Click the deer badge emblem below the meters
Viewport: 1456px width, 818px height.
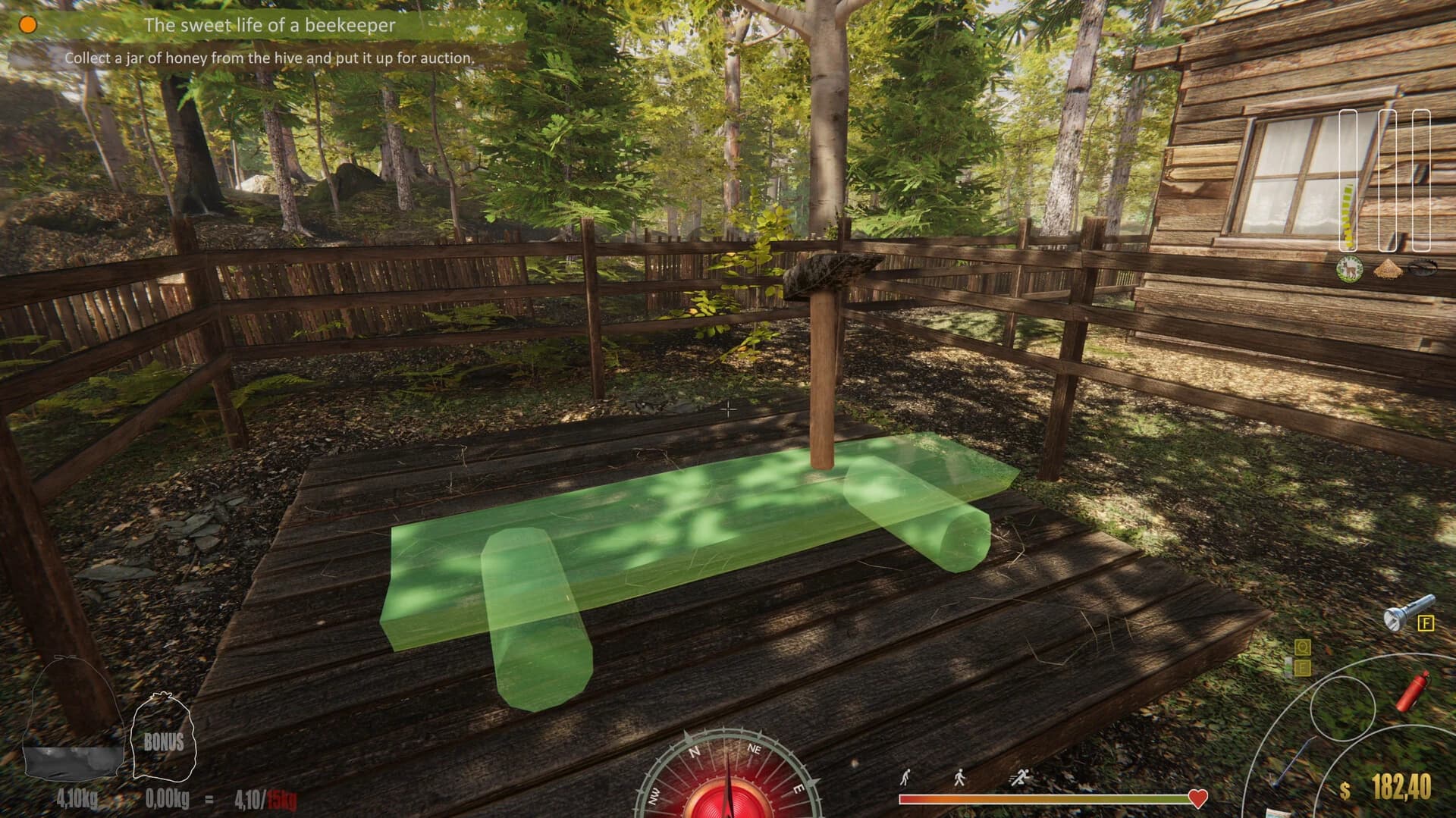(1349, 268)
